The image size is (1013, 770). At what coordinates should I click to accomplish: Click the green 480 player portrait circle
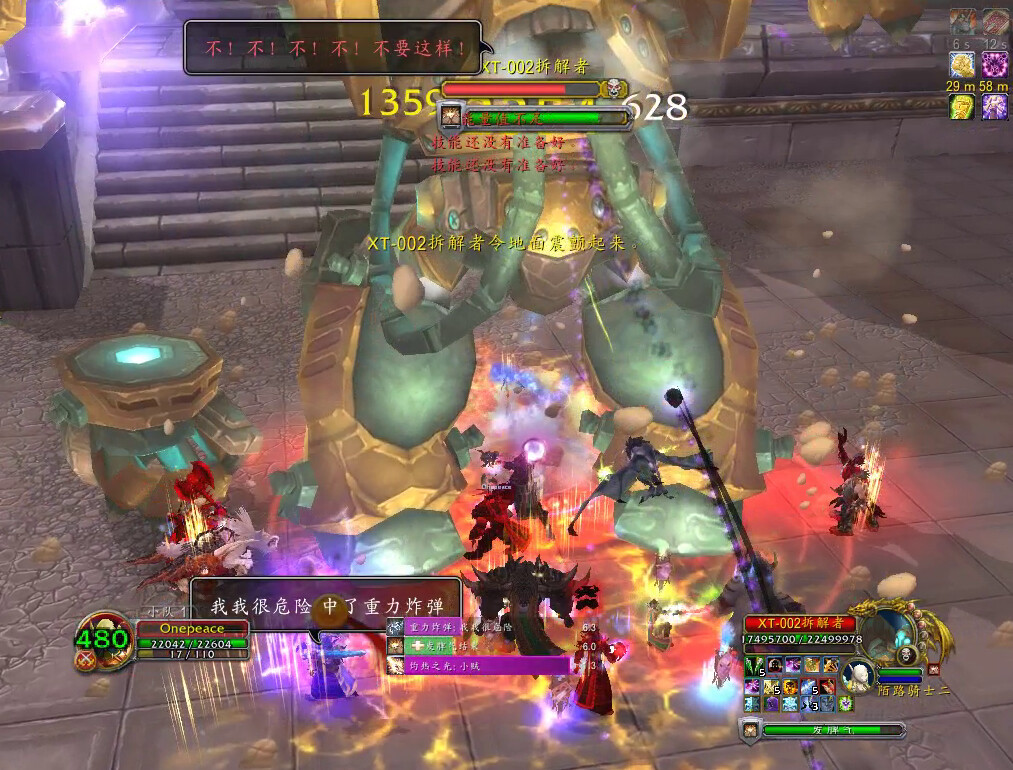(x=103, y=640)
